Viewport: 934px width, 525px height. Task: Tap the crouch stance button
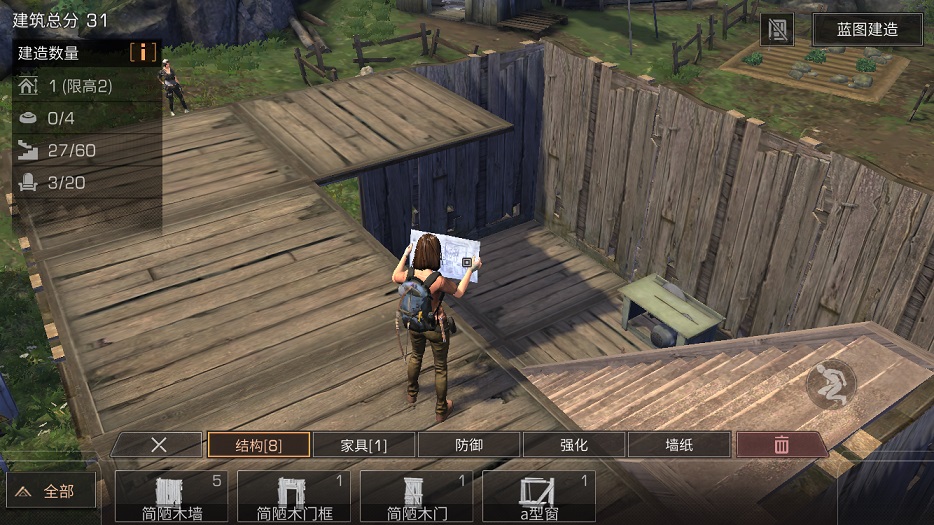tap(832, 383)
